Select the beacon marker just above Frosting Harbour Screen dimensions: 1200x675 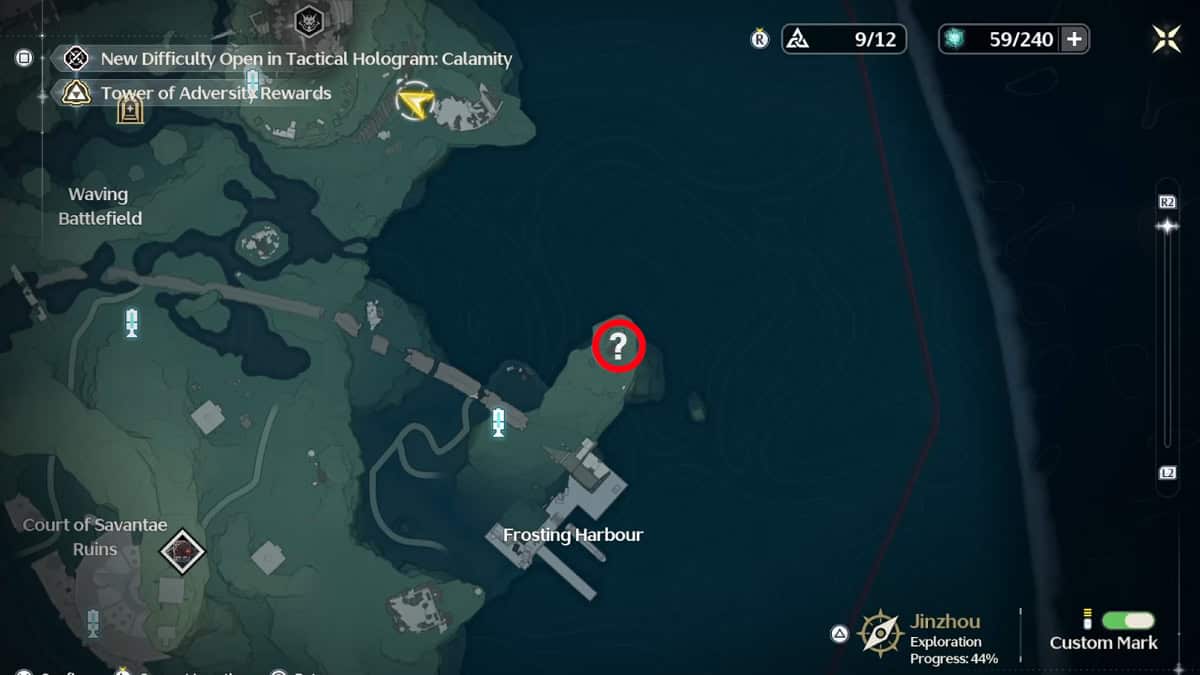498,423
